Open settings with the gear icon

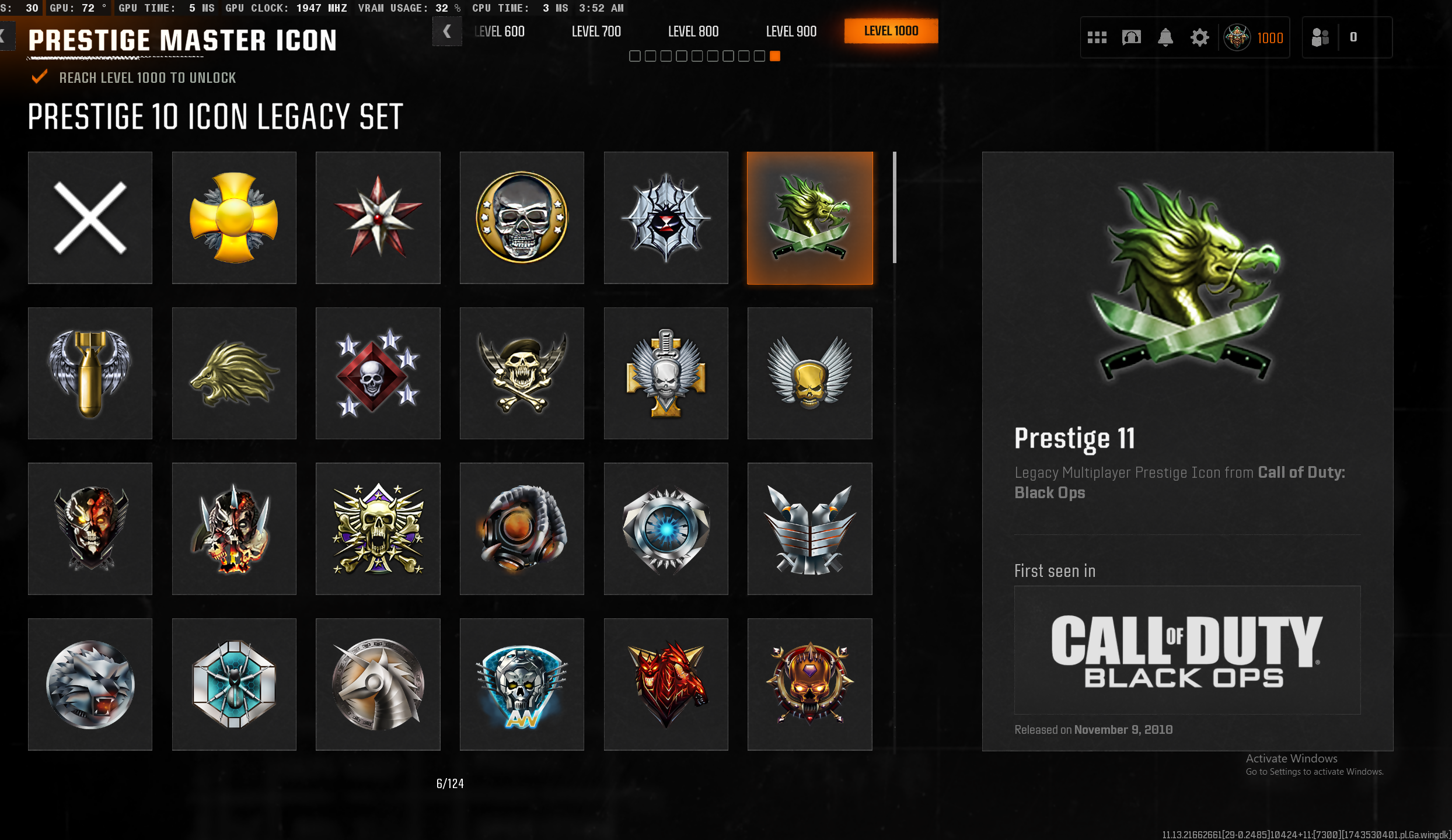pyautogui.click(x=1199, y=38)
